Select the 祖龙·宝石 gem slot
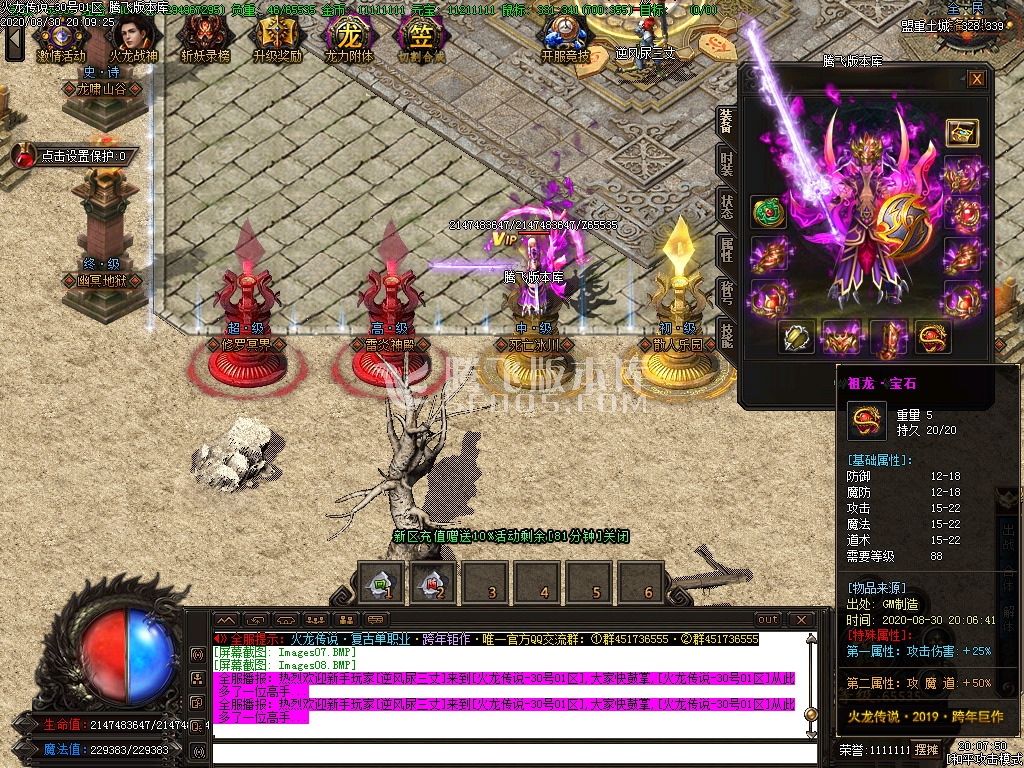 click(932, 338)
